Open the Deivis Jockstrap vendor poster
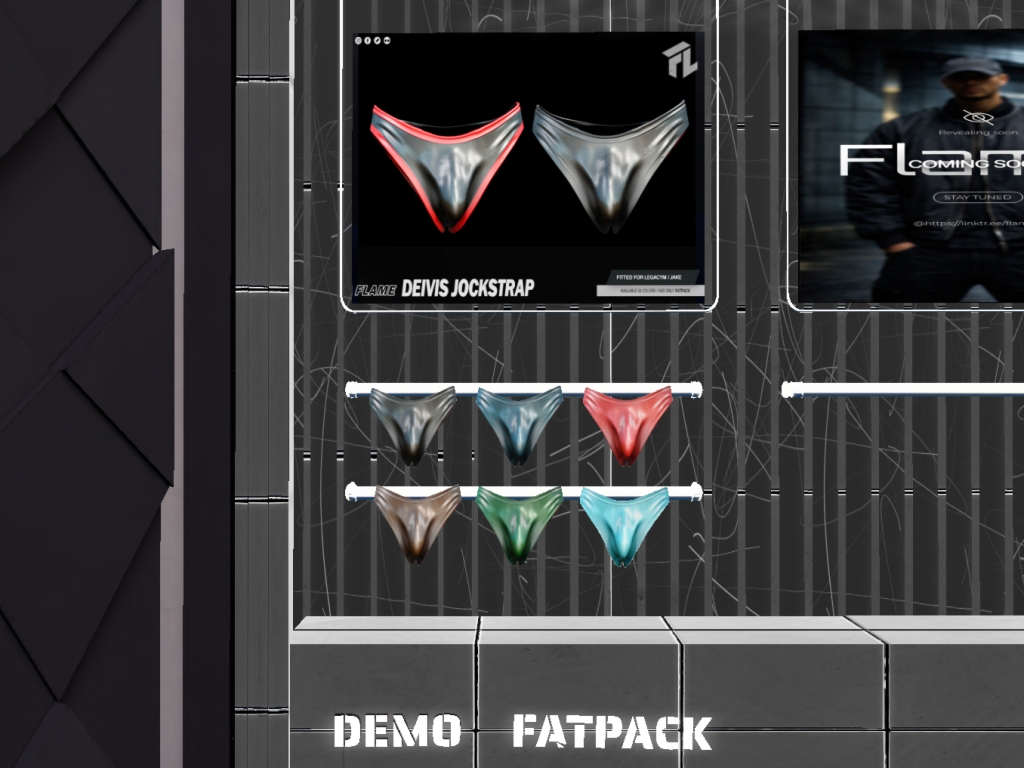The image size is (1024, 768). point(528,168)
